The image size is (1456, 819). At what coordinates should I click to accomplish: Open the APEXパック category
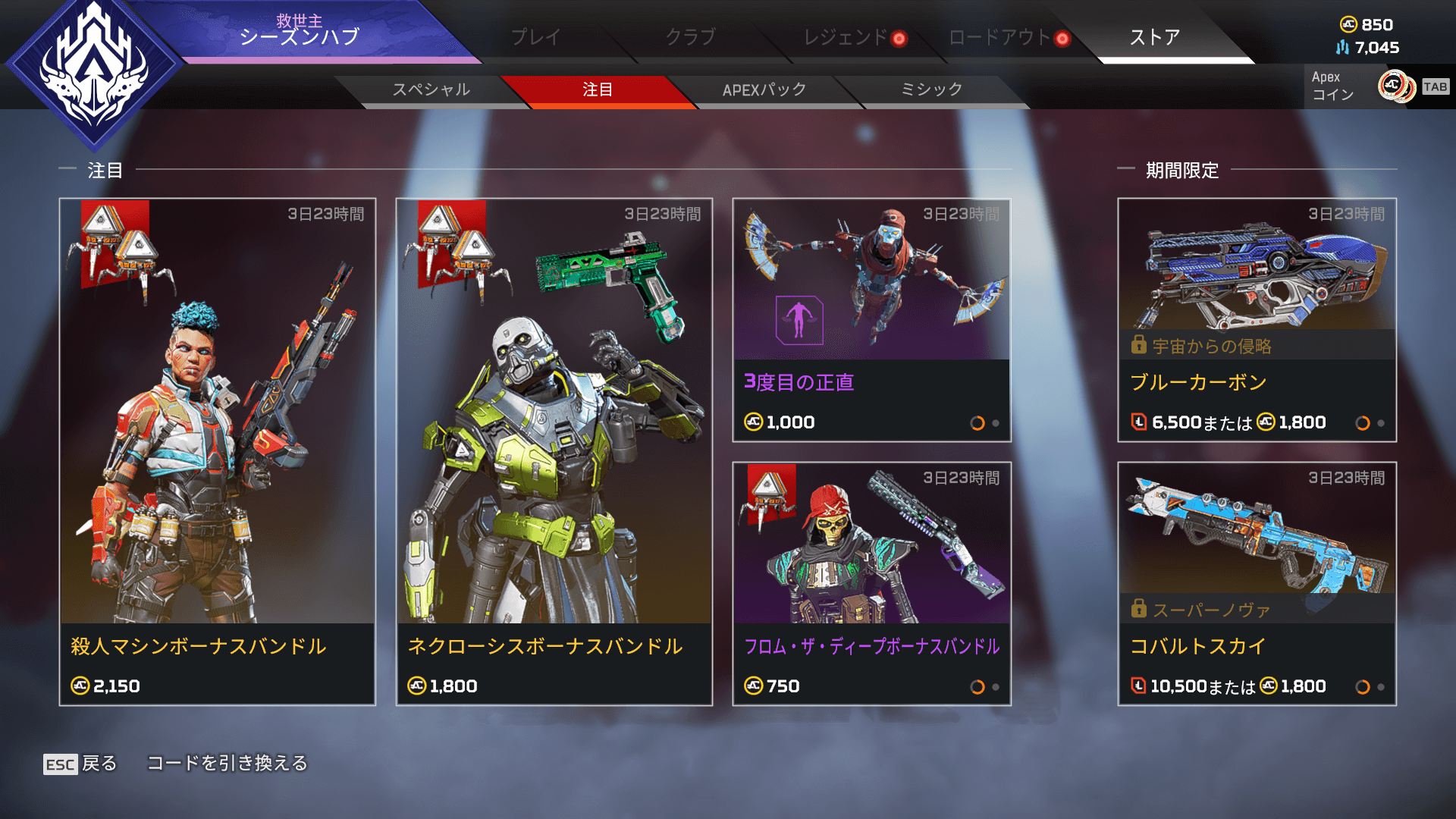(x=764, y=89)
